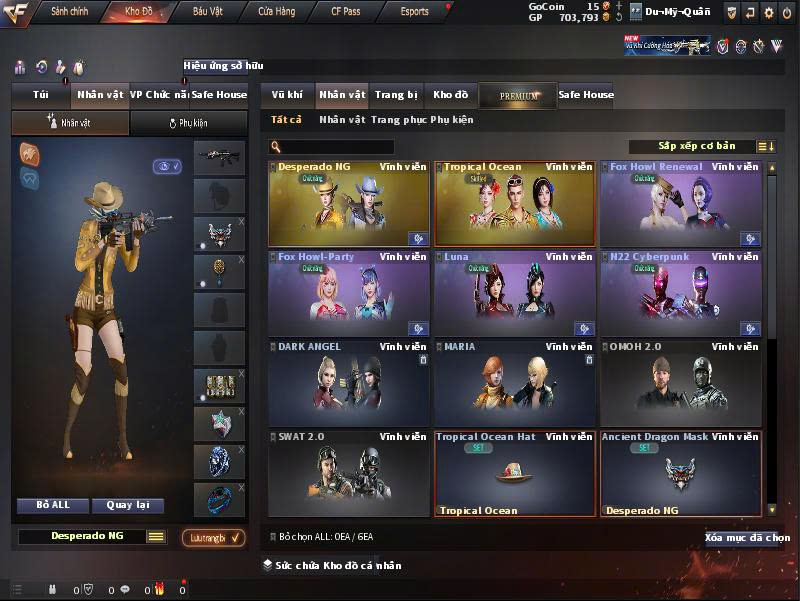Click the item search box

coord(337,147)
